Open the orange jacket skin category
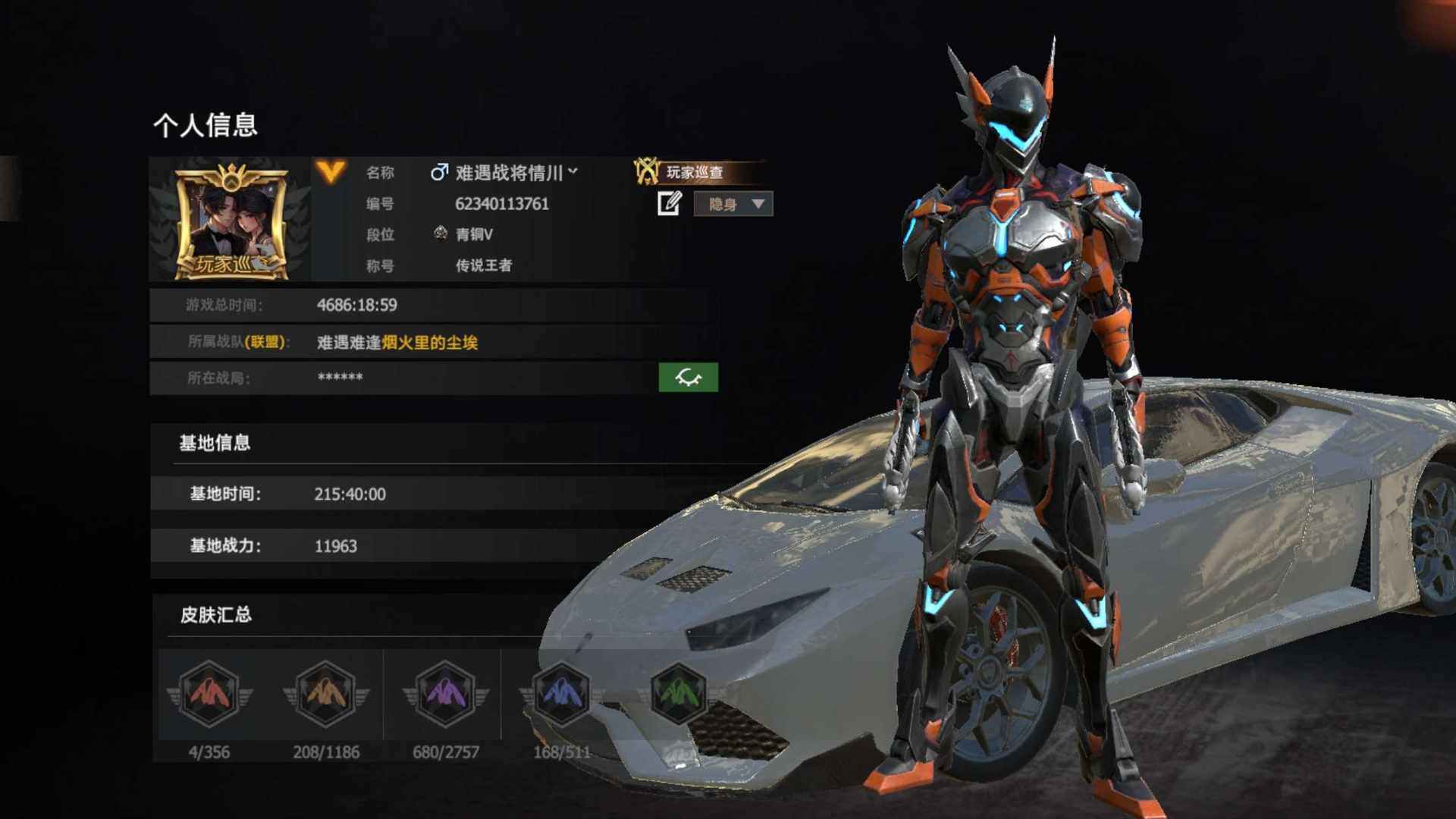This screenshot has height=819, width=1456. pos(326,693)
